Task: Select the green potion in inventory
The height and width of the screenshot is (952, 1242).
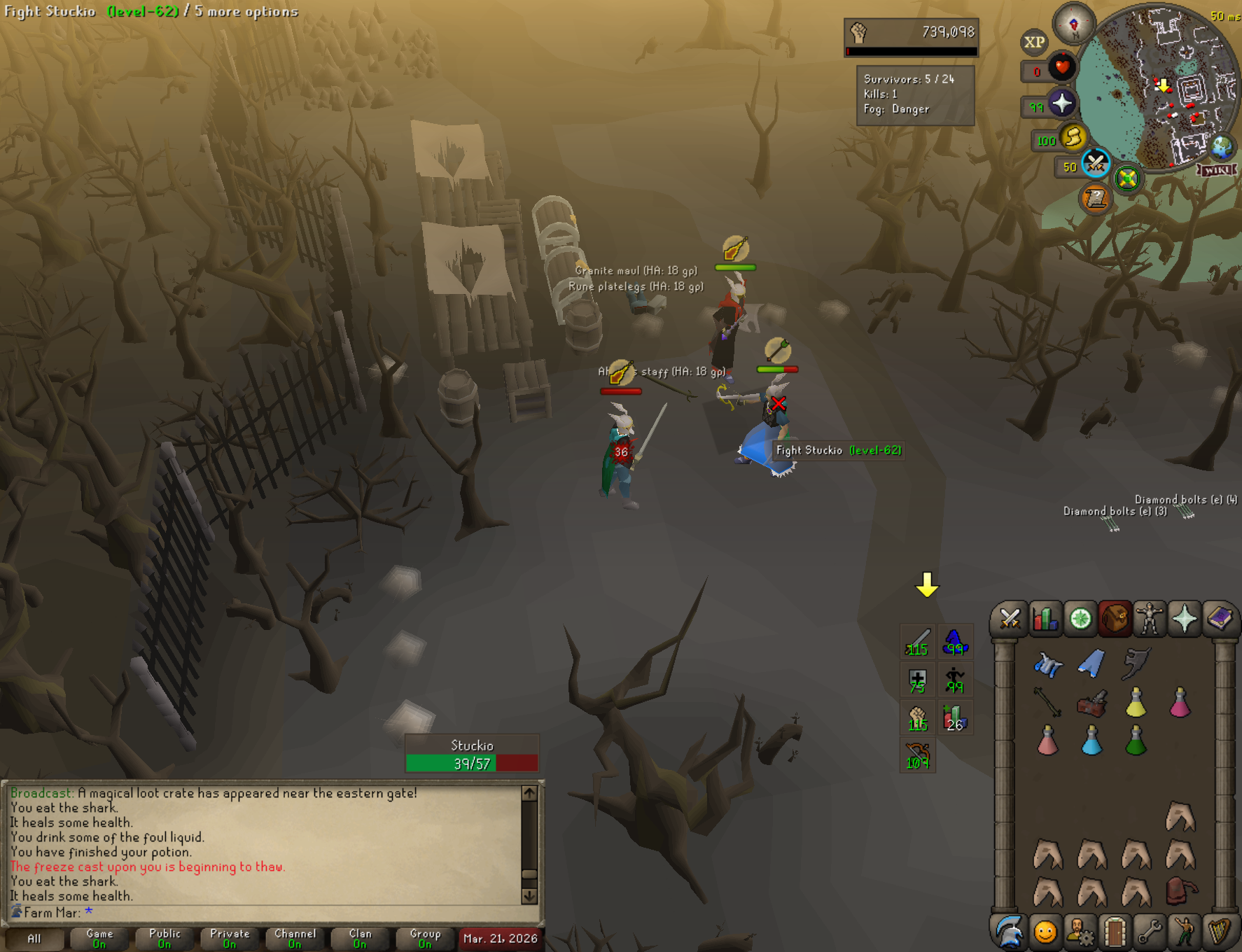Action: tap(1136, 741)
